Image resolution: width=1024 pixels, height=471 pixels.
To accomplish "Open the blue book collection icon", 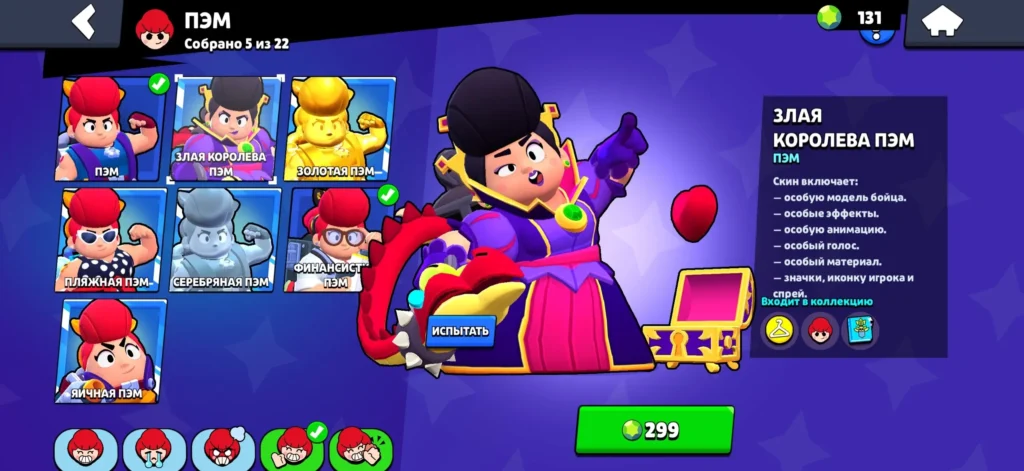I will tap(860, 330).
